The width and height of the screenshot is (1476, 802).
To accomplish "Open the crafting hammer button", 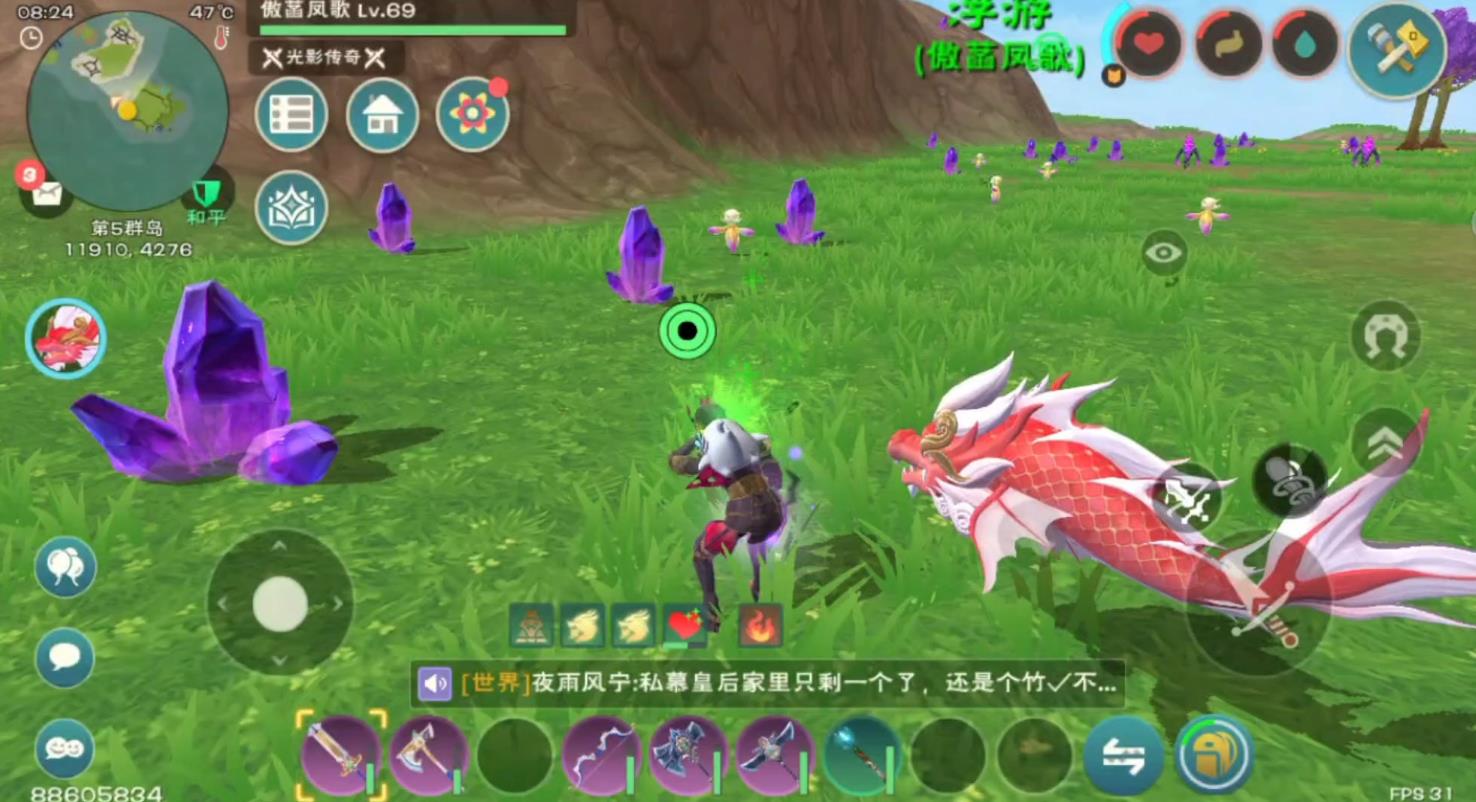I will click(1396, 49).
